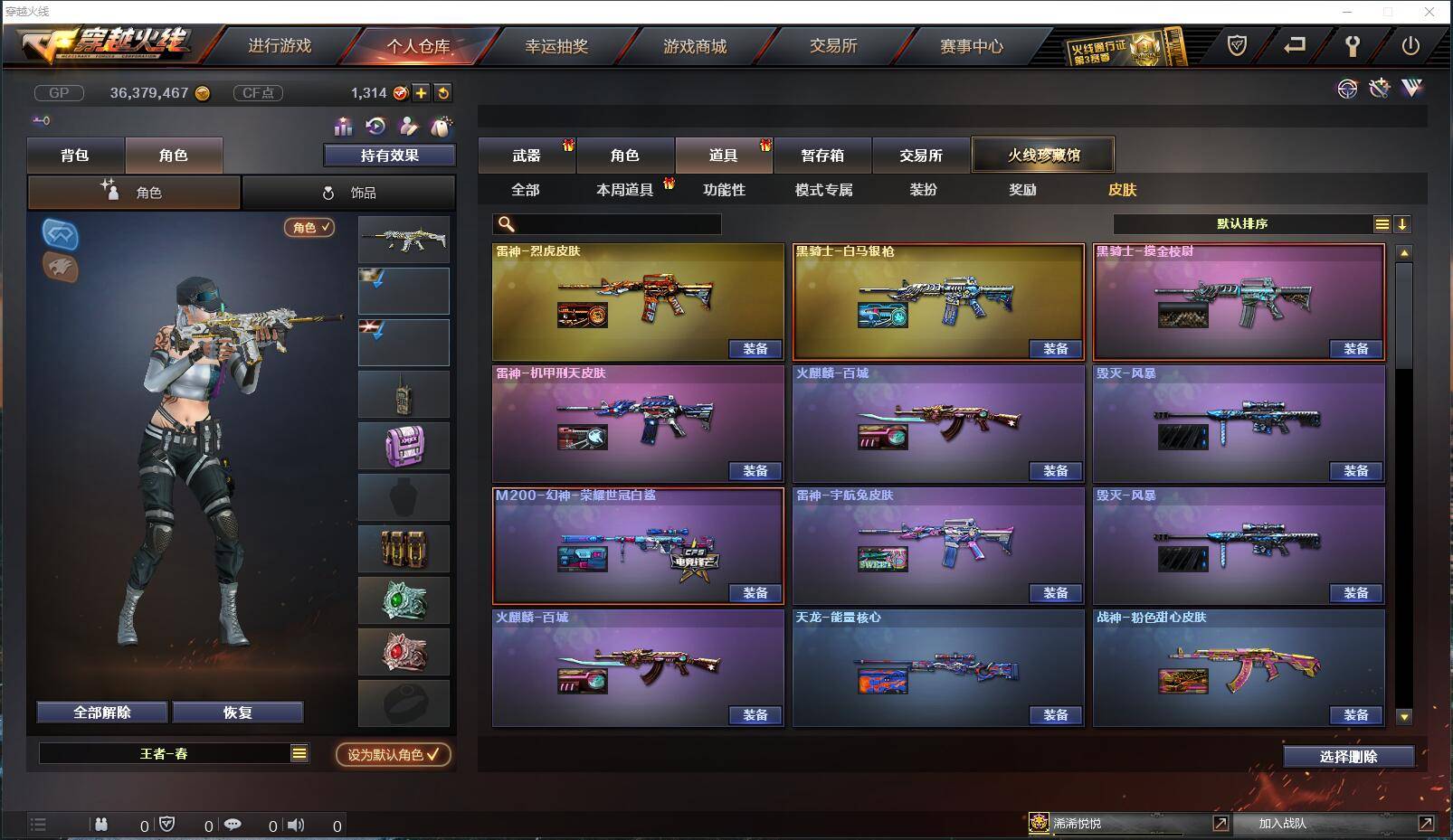The height and width of the screenshot is (840, 1453).
Task: Select the crosshair aiming icon below top bar
Action: click(1348, 89)
